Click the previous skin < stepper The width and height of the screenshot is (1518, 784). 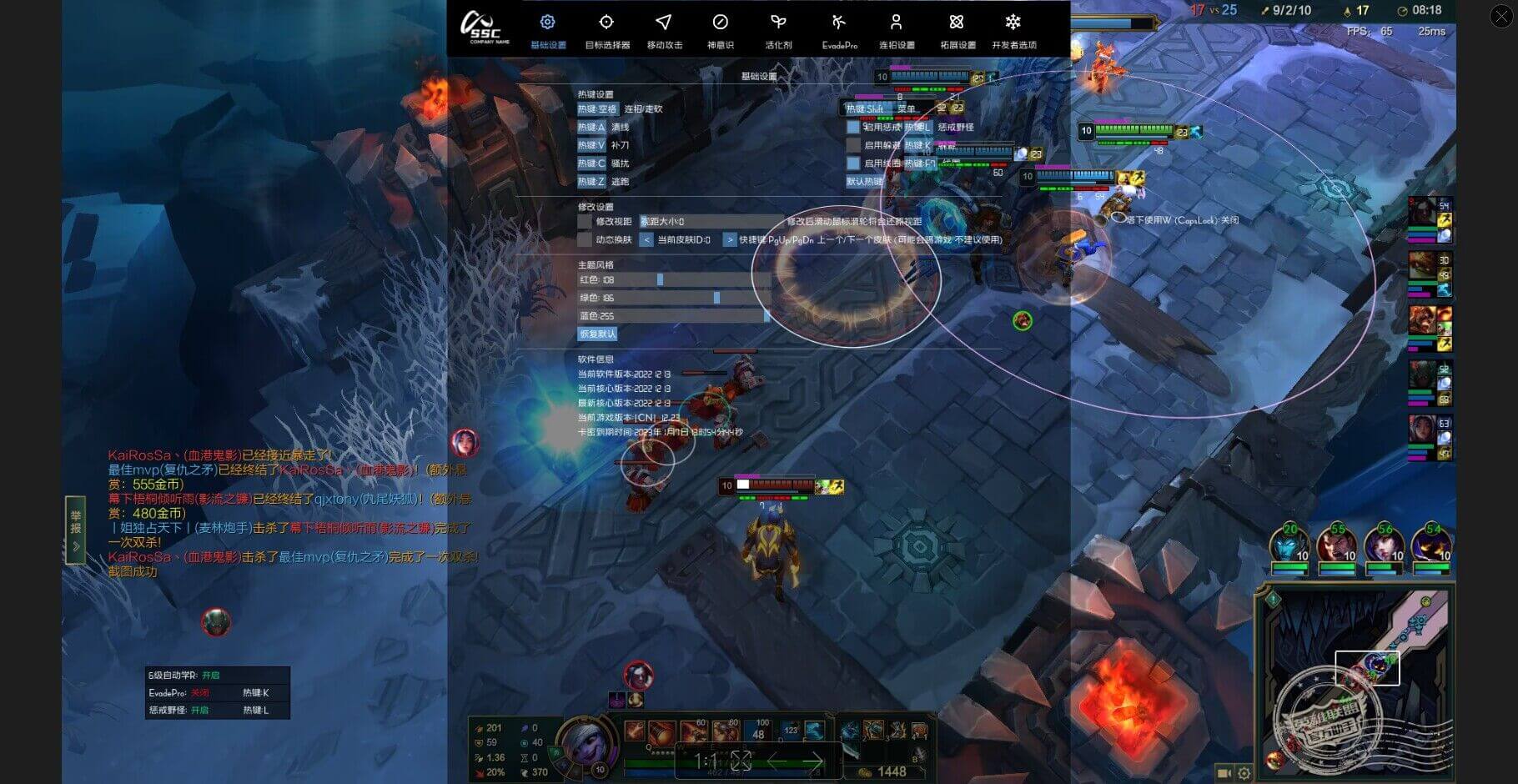click(646, 239)
